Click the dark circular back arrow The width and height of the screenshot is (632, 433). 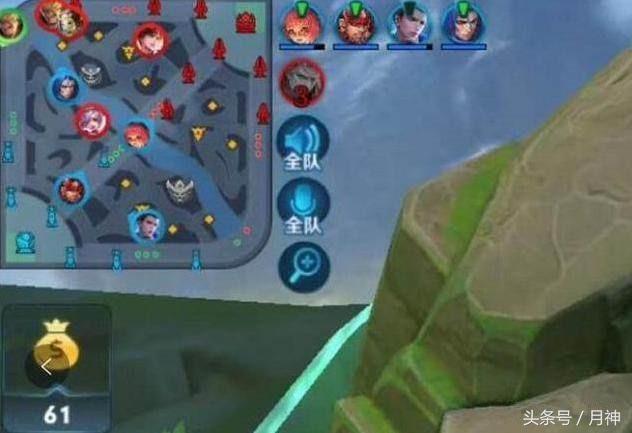click(x=44, y=368)
